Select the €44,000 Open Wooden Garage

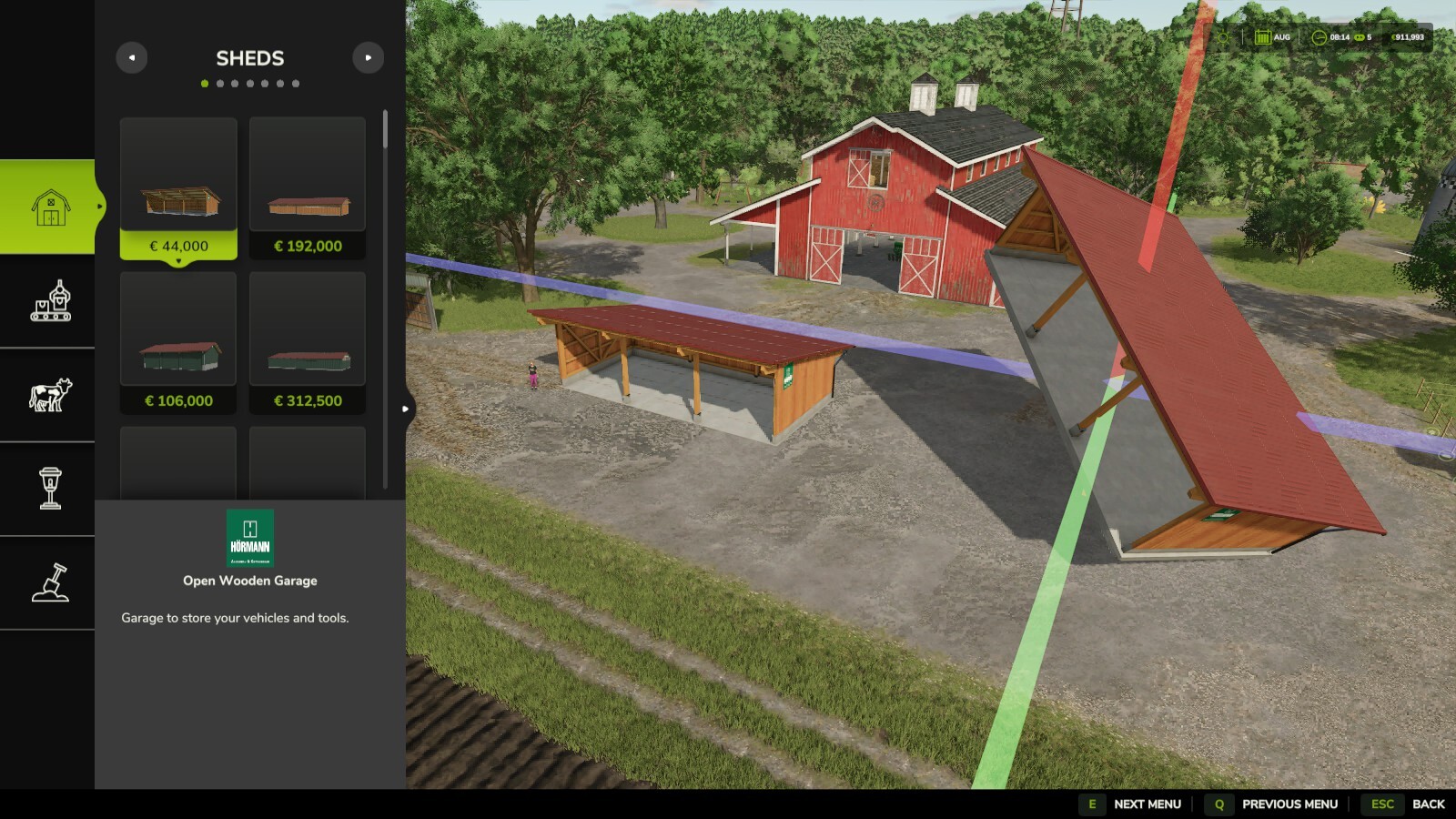click(x=178, y=187)
